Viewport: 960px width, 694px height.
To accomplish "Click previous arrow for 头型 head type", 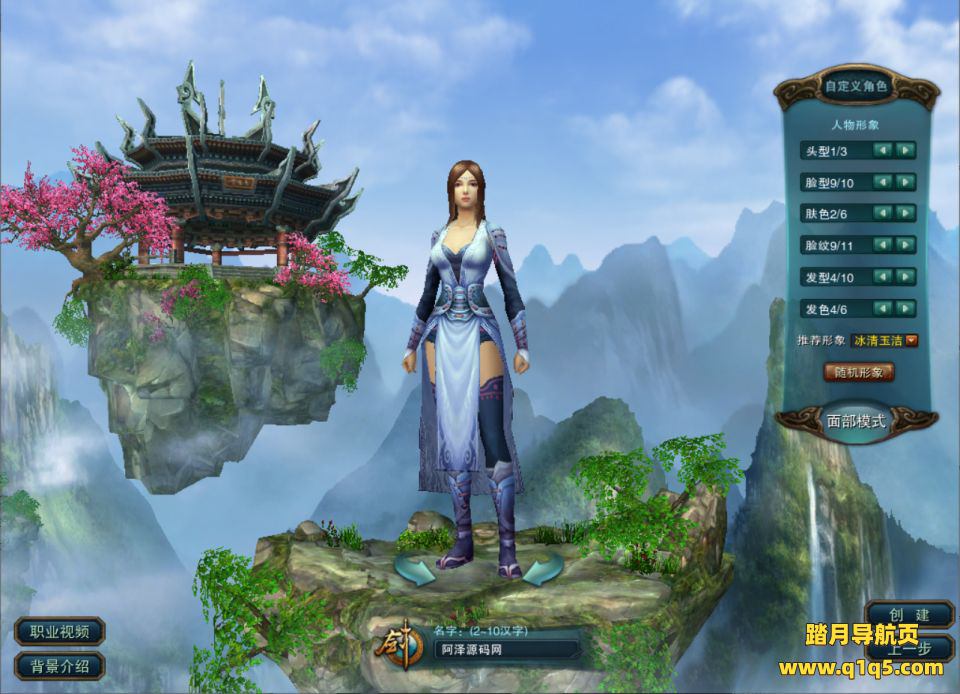I will point(883,150).
